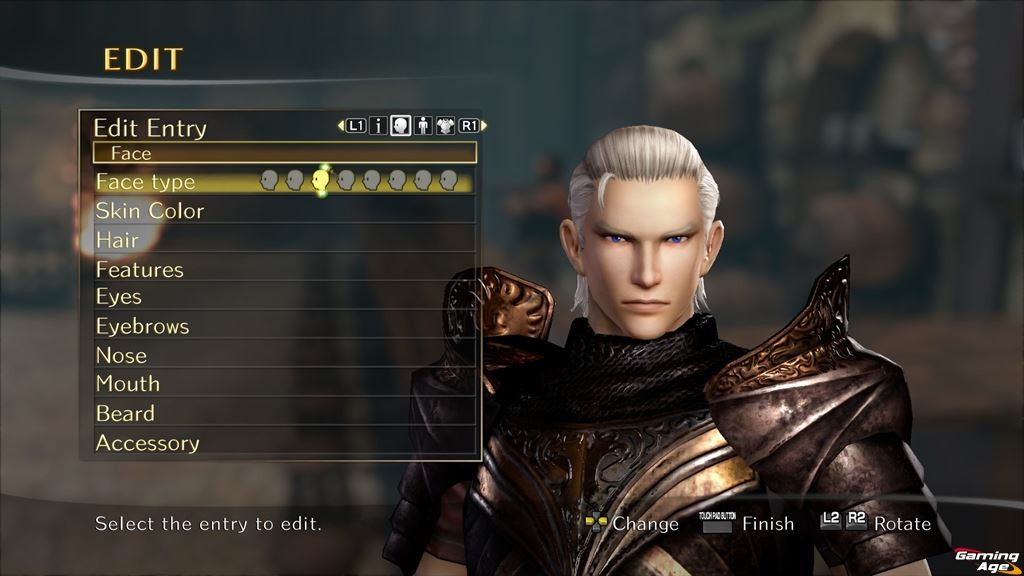Open the Features entry
This screenshot has width=1024, height=576.
click(140, 269)
